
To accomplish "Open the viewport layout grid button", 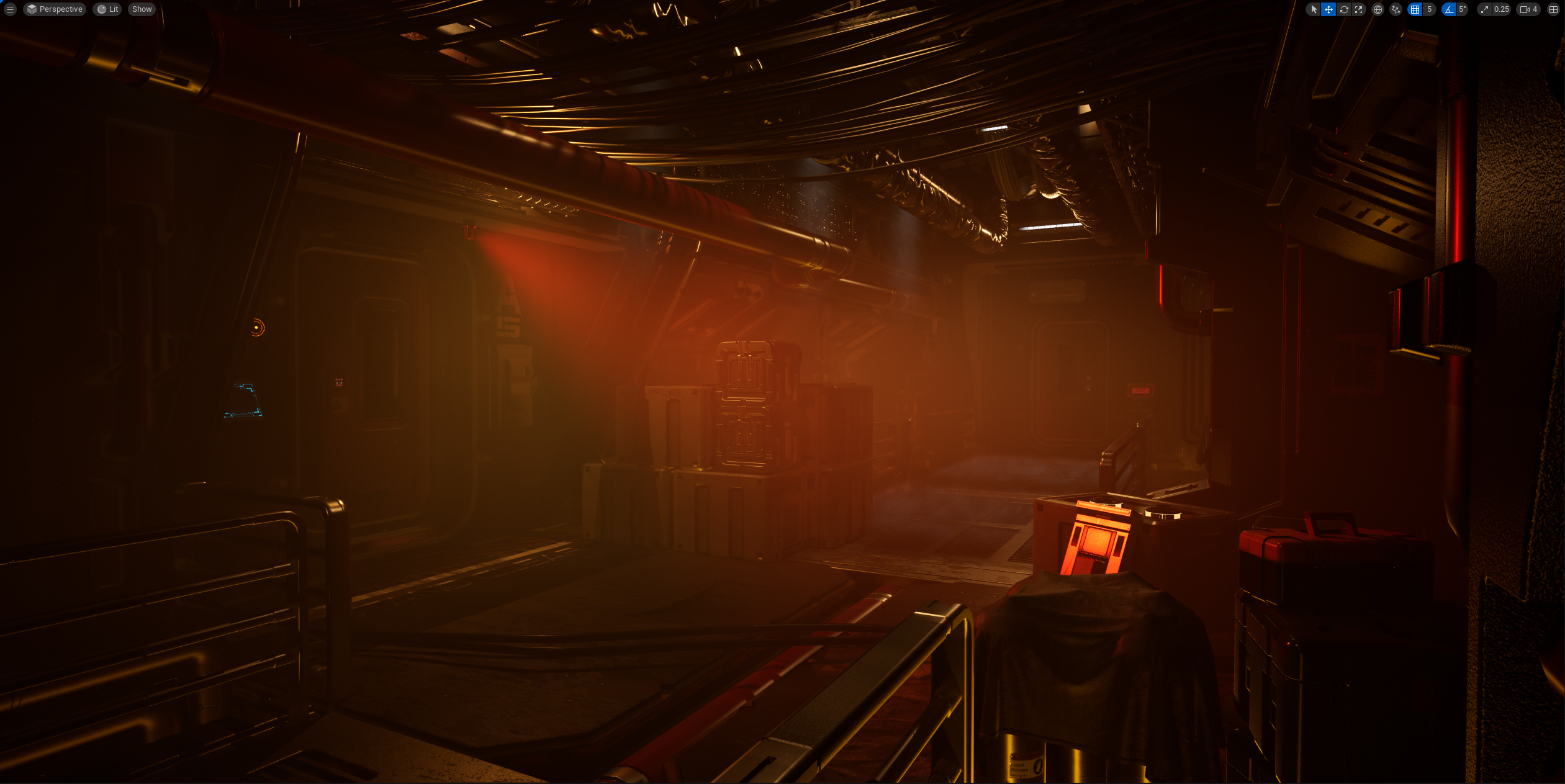I will [x=1553, y=9].
